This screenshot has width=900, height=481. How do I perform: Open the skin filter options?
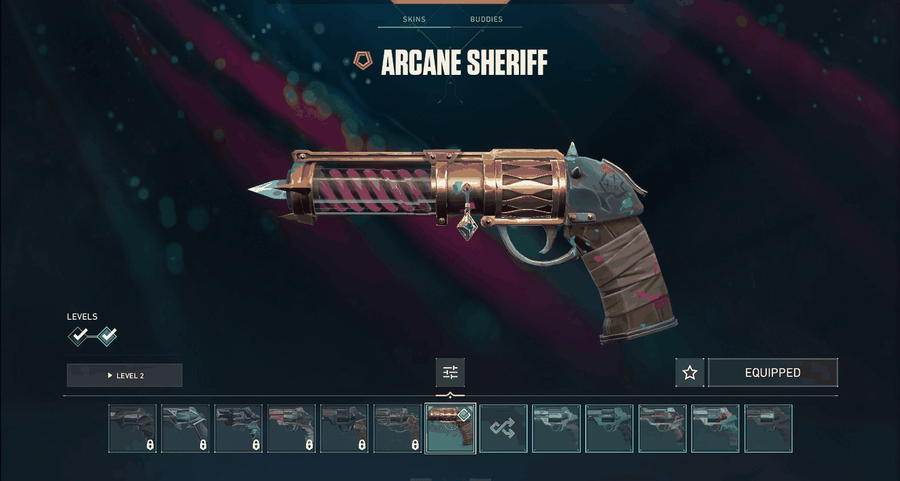(x=450, y=373)
